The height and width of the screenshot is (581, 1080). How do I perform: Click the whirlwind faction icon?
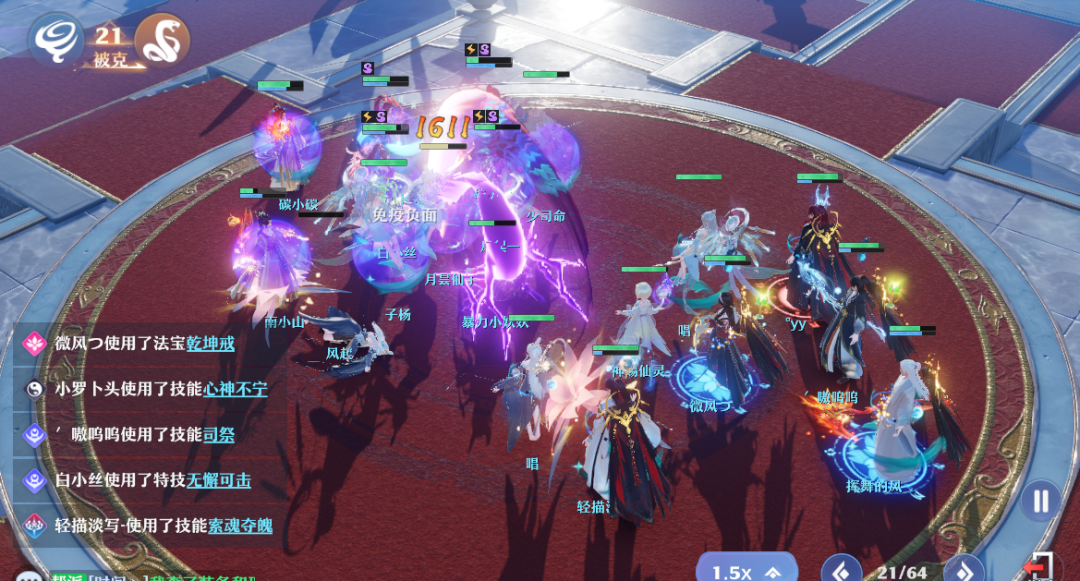click(55, 40)
